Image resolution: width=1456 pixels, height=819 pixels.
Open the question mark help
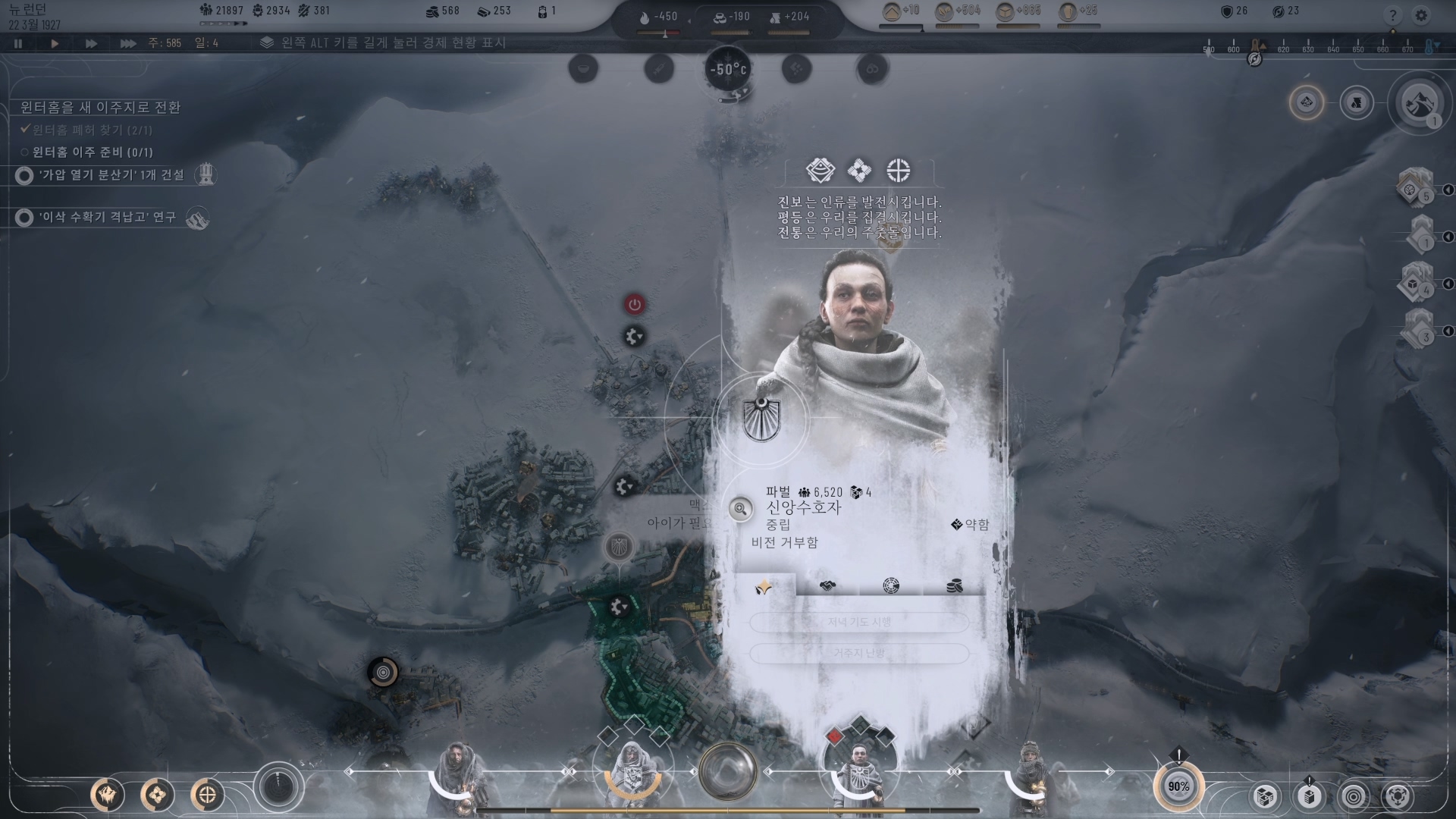coord(1392,15)
